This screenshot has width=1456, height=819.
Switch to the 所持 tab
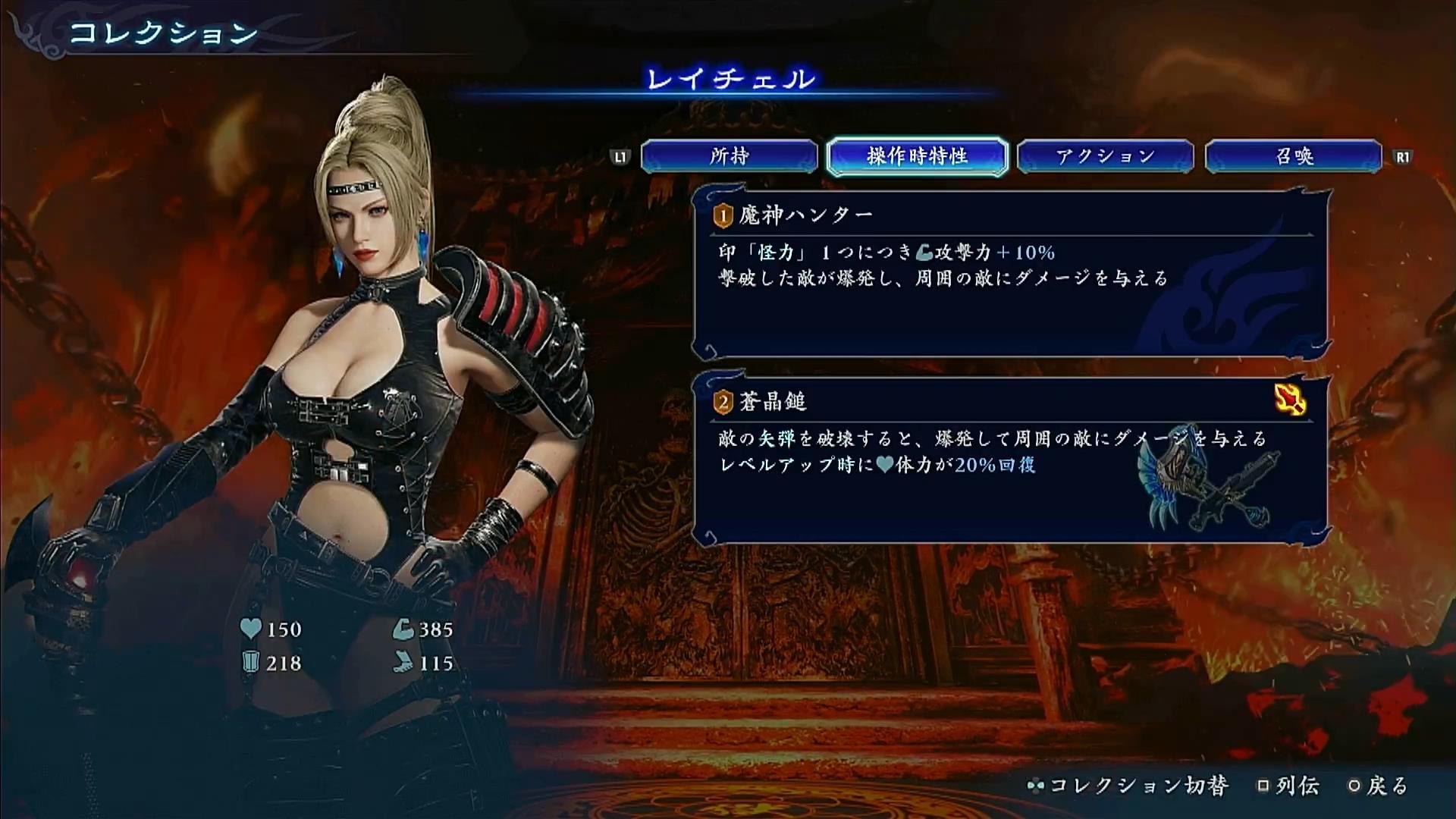[x=729, y=157]
